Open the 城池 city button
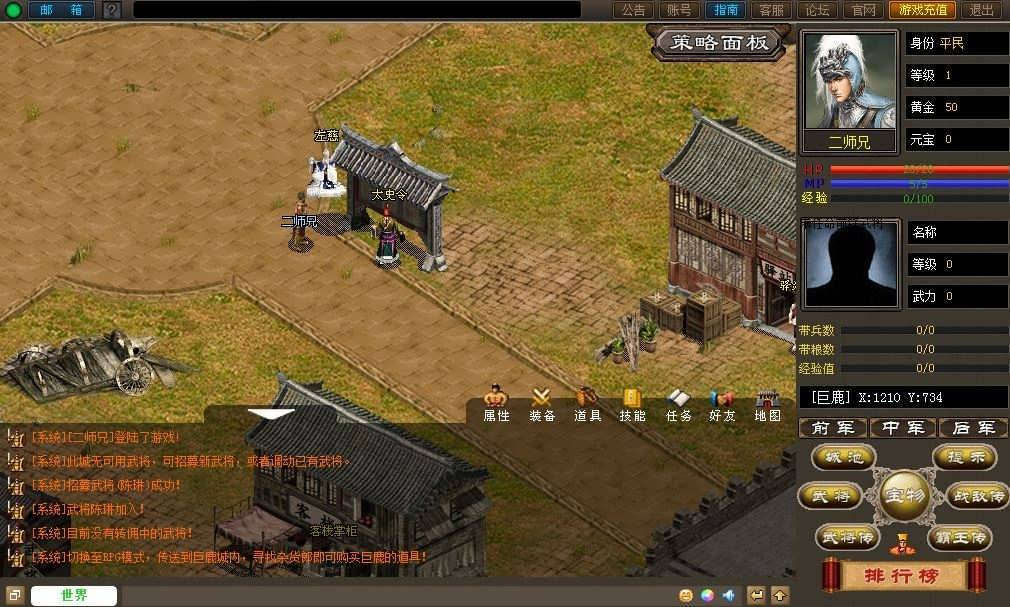Viewport: 1010px width, 607px height. point(843,457)
